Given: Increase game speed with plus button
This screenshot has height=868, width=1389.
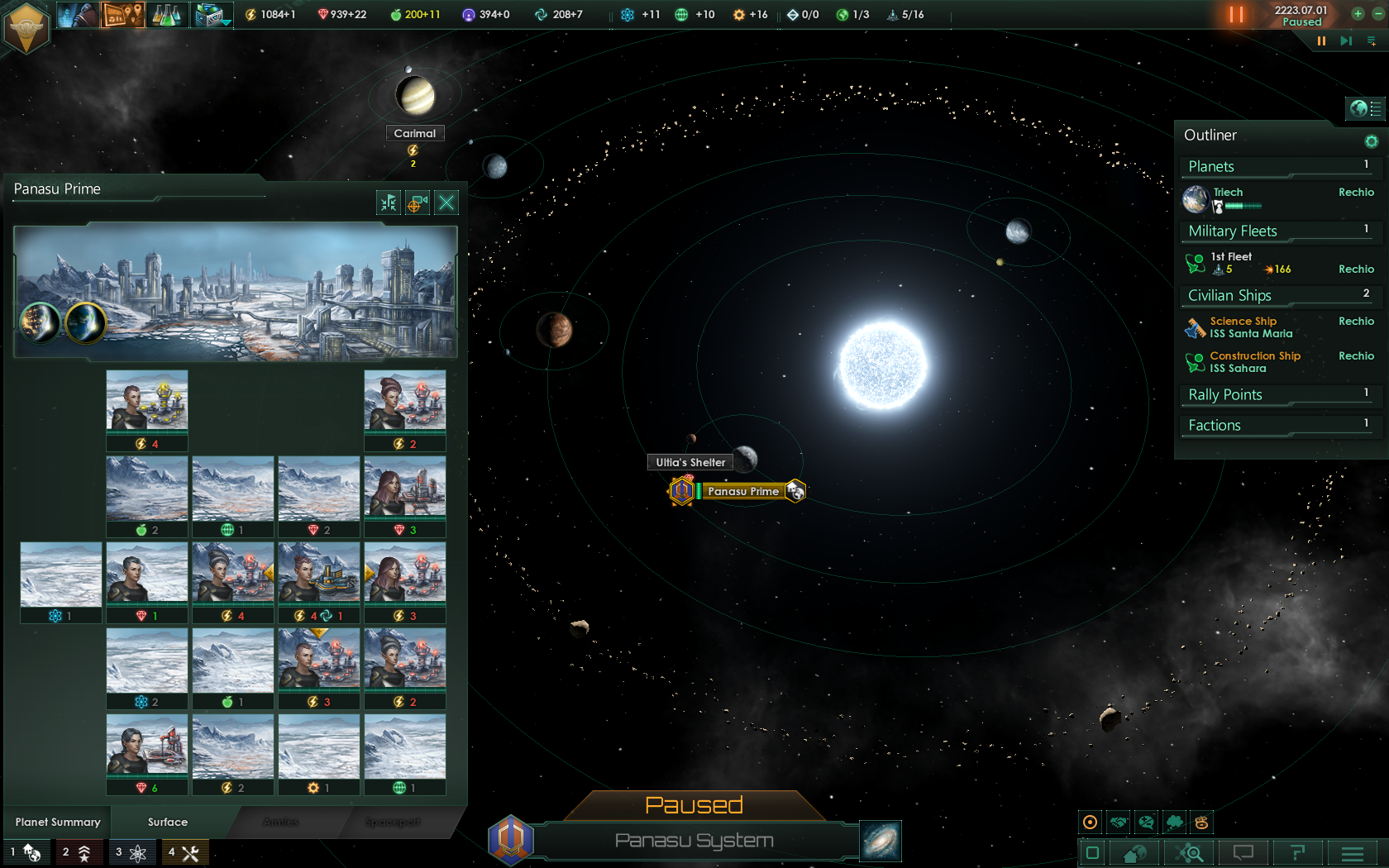Looking at the screenshot, I should tap(1358, 13).
